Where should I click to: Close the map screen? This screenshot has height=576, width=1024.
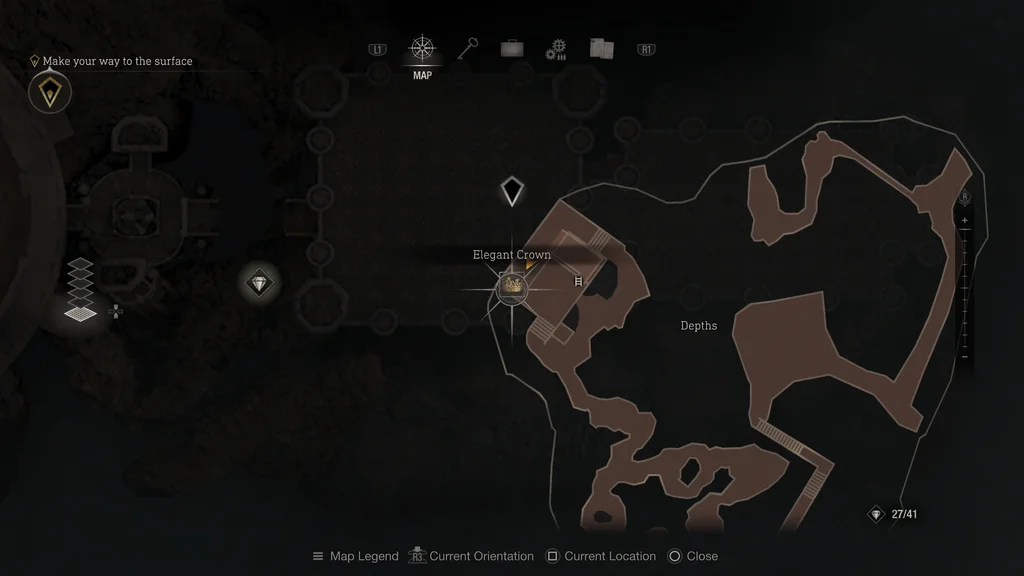[692, 556]
